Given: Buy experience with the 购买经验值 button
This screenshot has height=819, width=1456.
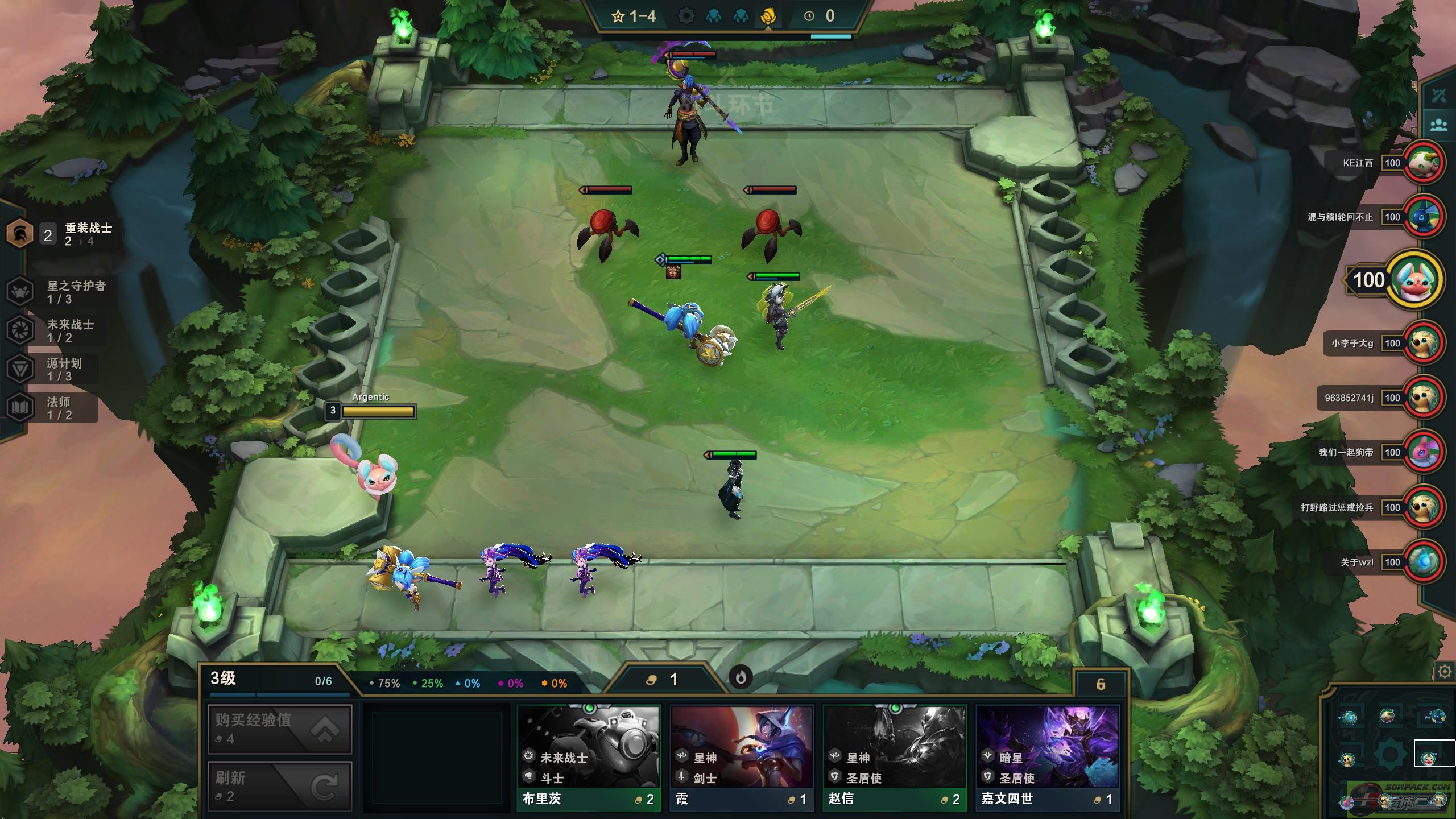Looking at the screenshot, I should tap(279, 729).
